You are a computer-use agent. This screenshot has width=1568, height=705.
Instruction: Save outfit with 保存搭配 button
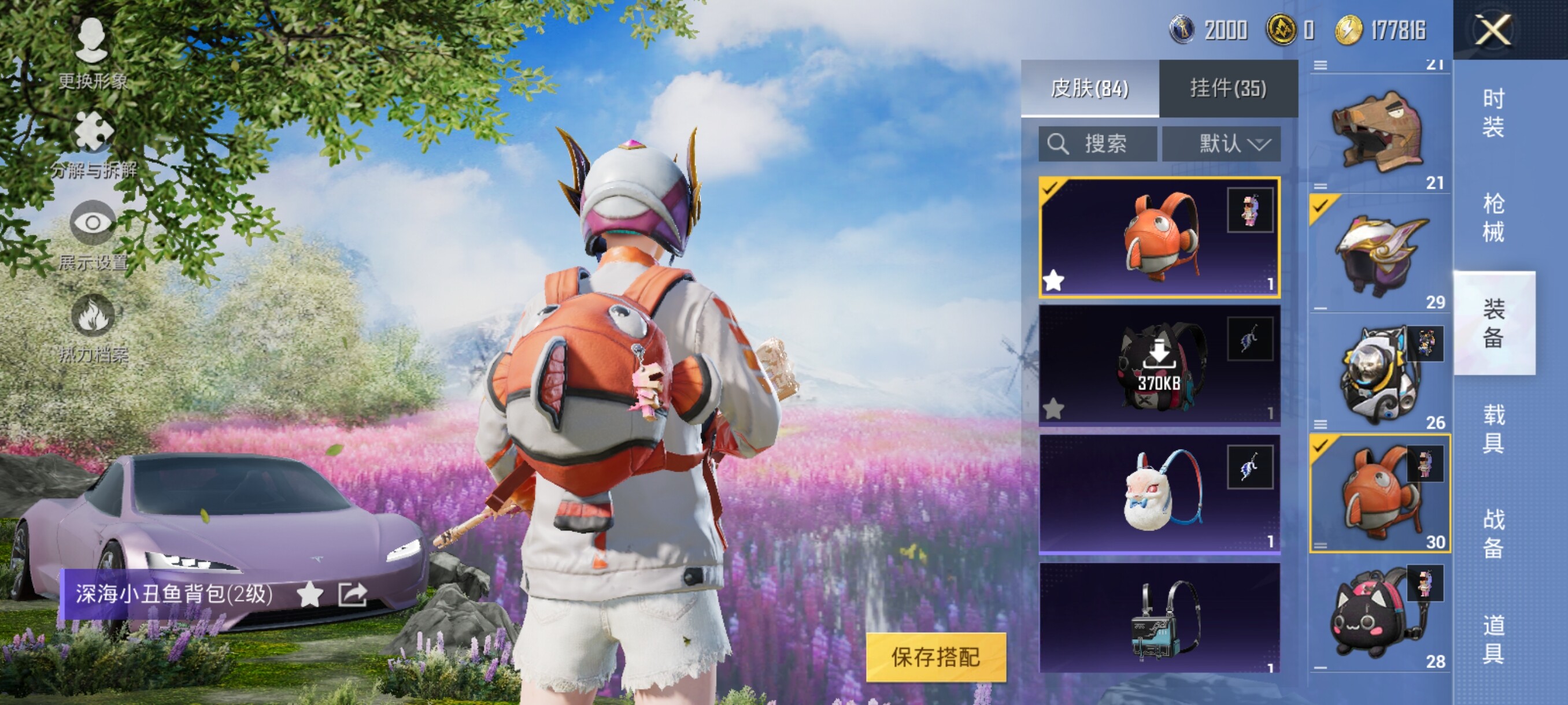point(935,657)
